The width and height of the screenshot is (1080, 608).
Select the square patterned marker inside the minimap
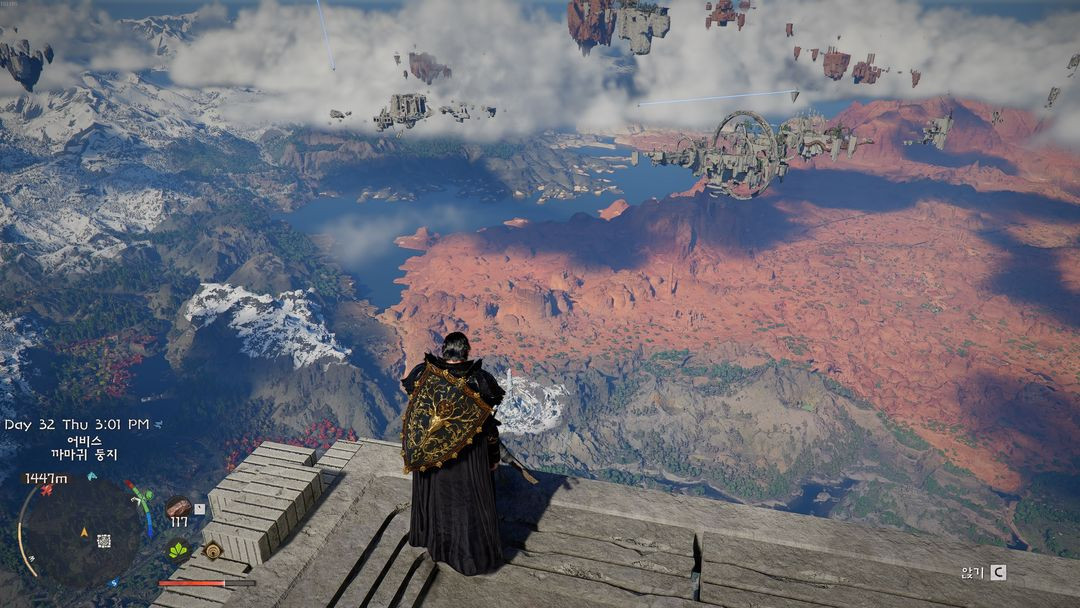pos(103,541)
